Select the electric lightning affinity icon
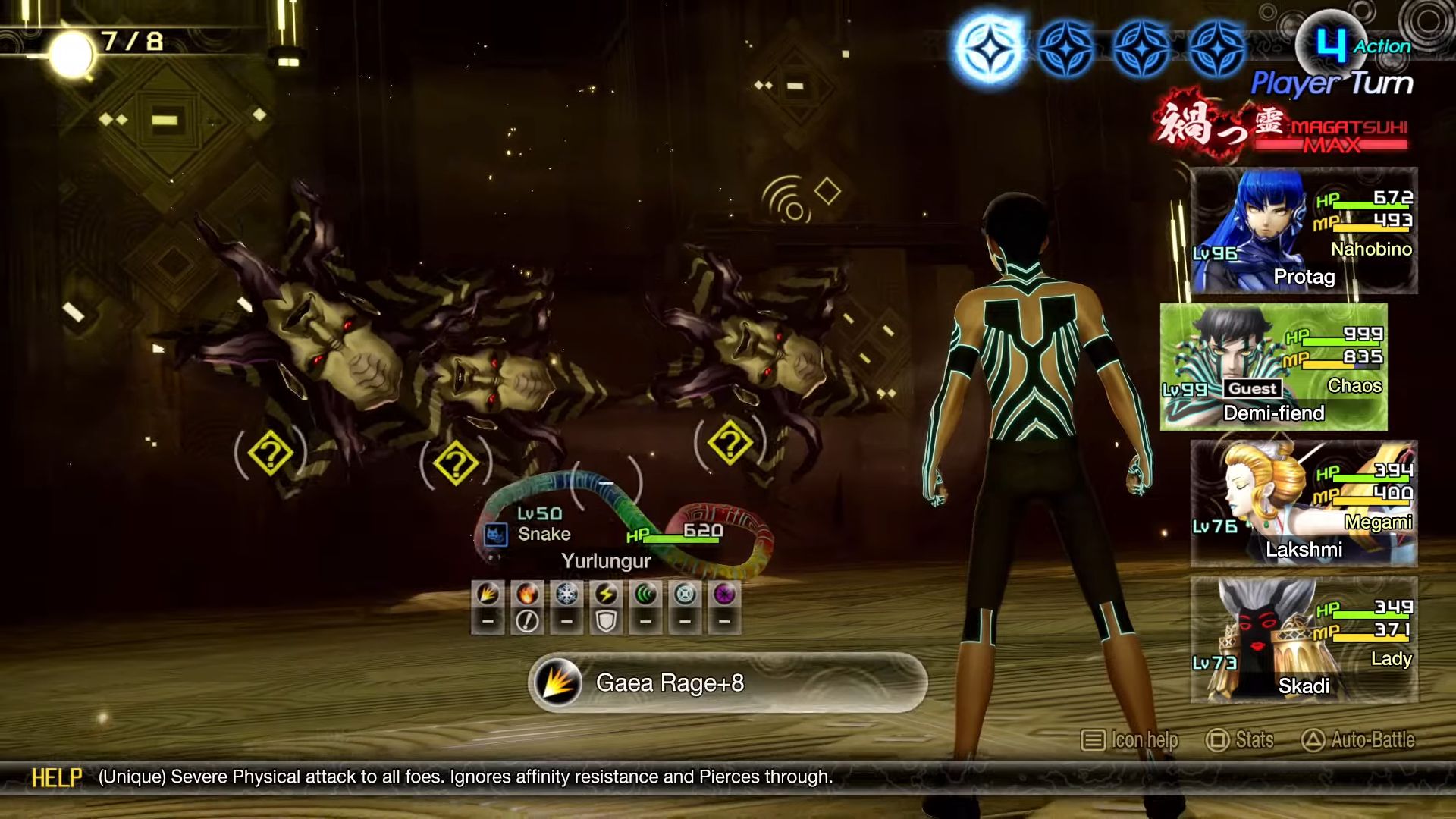Screen dimensions: 1456x819 (606, 595)
